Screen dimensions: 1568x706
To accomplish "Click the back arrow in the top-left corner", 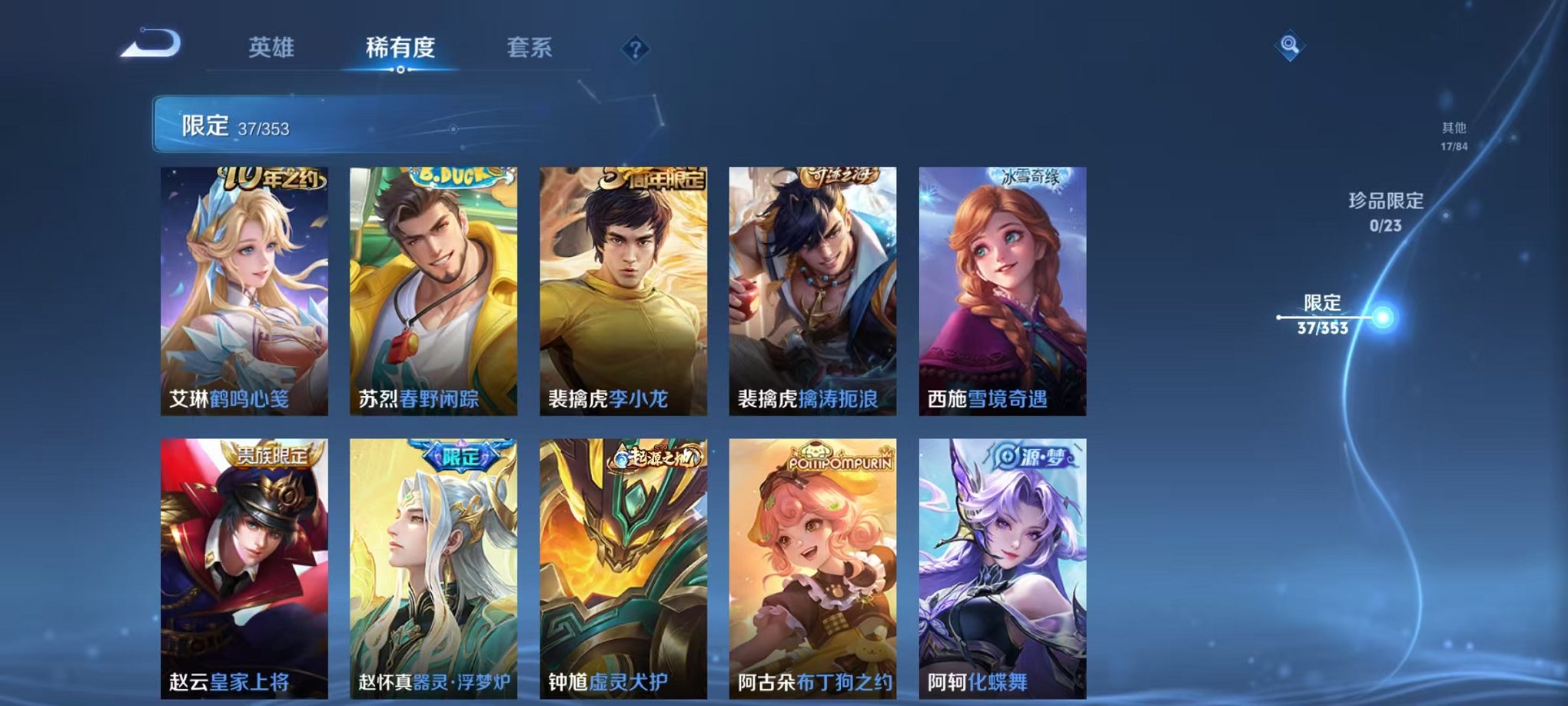I will tap(150, 44).
